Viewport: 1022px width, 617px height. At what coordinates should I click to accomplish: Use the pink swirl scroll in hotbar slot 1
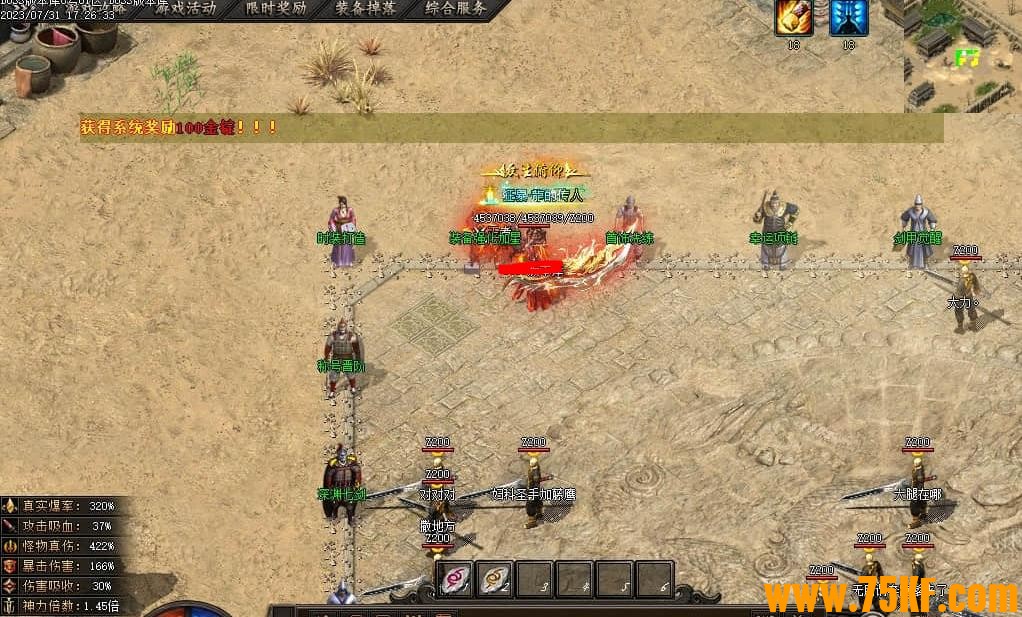tap(456, 579)
